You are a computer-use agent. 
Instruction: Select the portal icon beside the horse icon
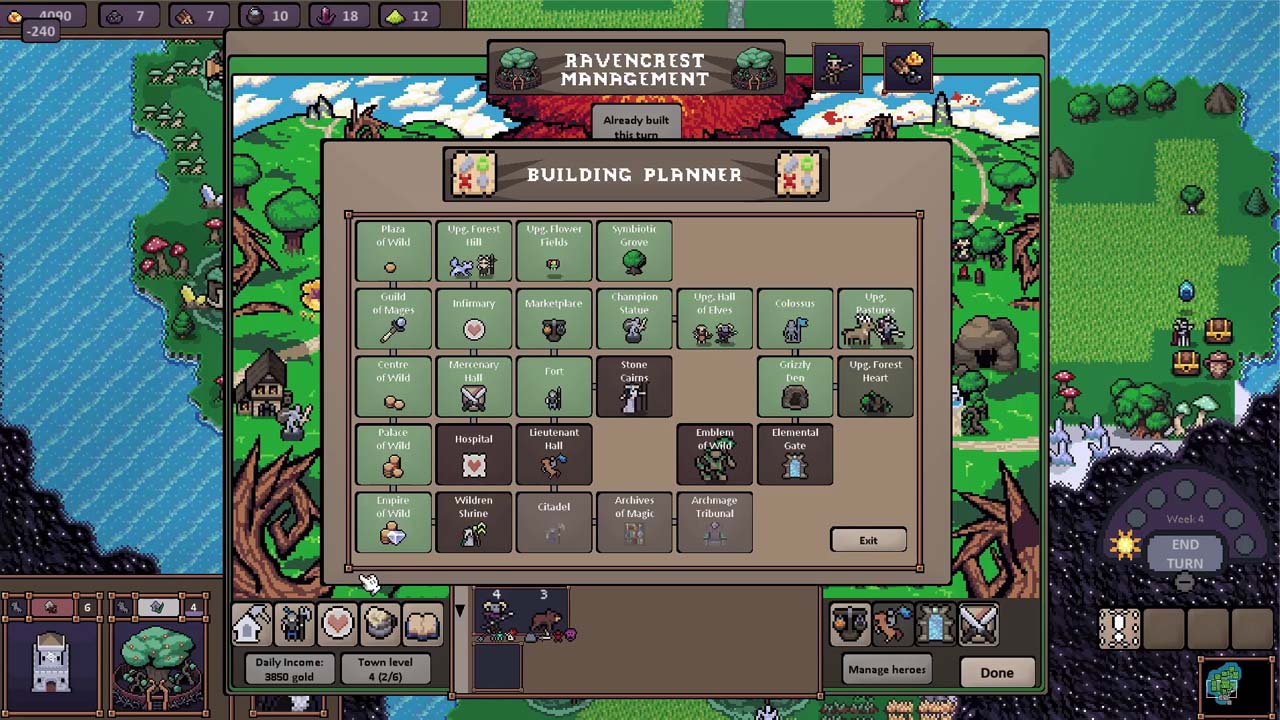tap(935, 624)
